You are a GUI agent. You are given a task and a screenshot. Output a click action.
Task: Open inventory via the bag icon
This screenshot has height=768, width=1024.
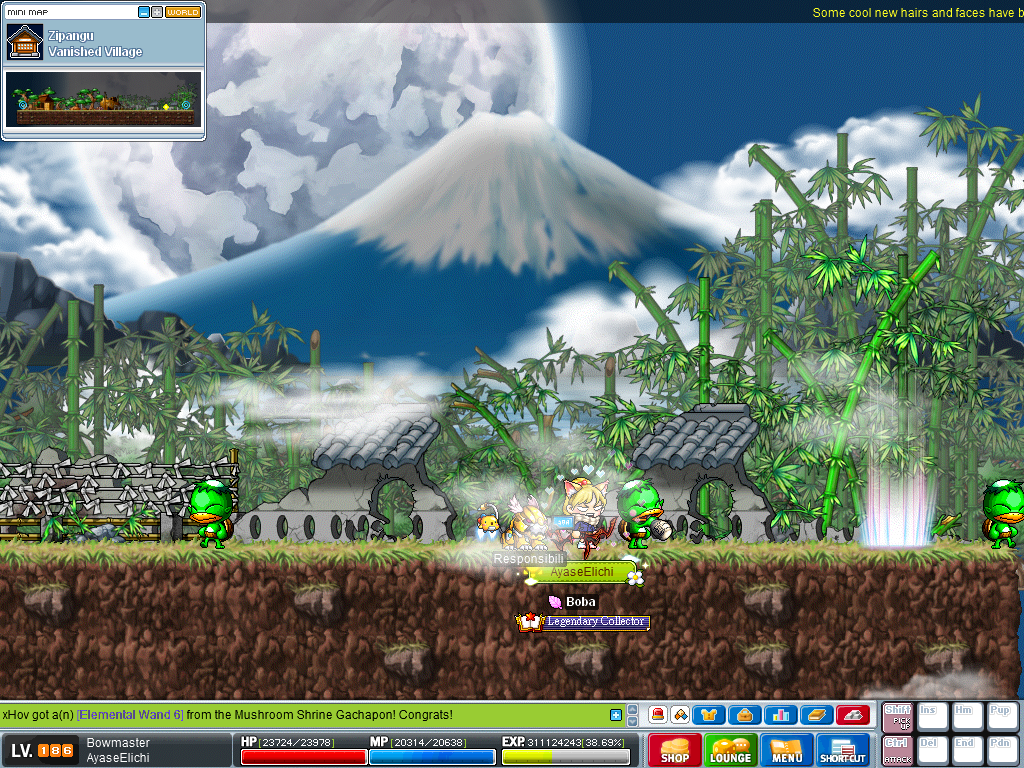coord(746,715)
